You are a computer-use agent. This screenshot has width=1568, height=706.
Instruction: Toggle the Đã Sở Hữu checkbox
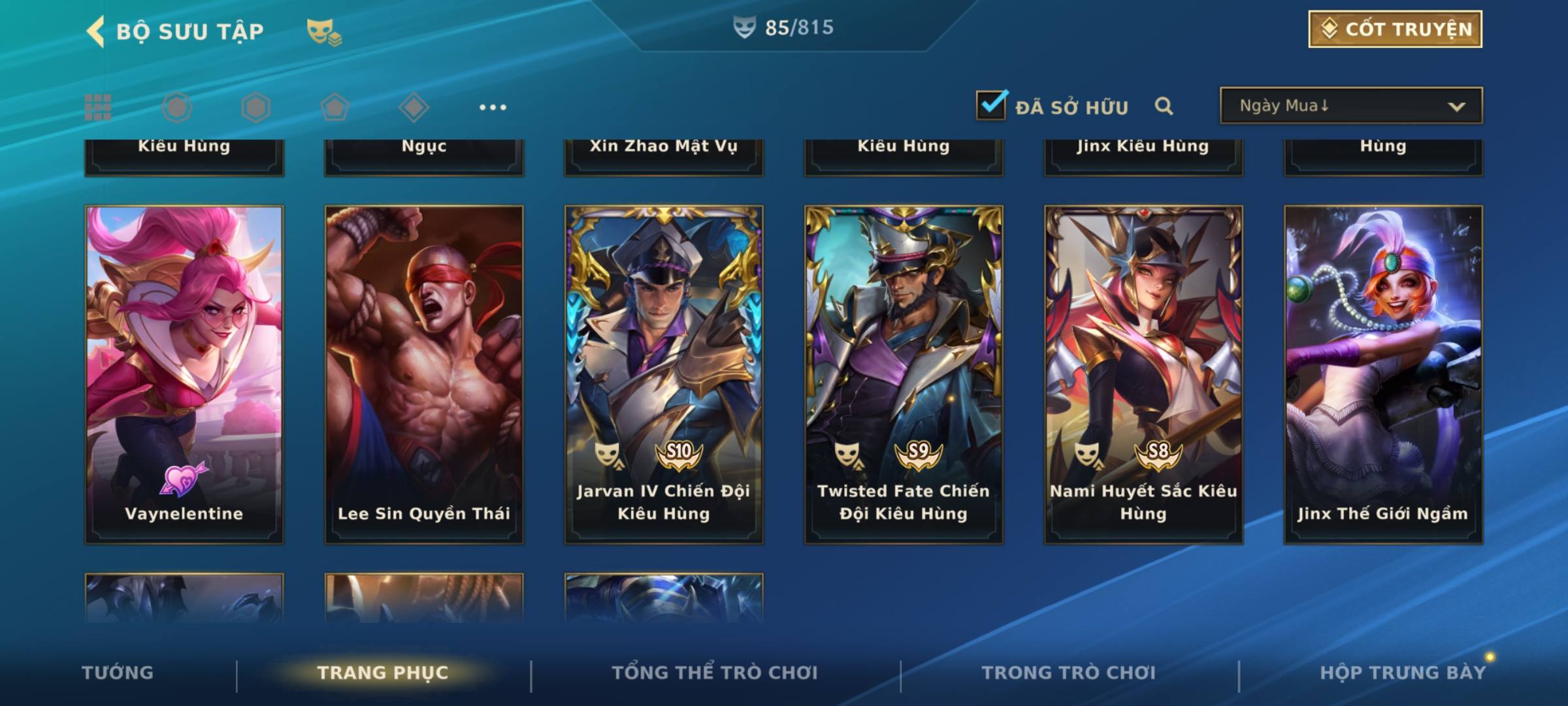pyautogui.click(x=991, y=105)
